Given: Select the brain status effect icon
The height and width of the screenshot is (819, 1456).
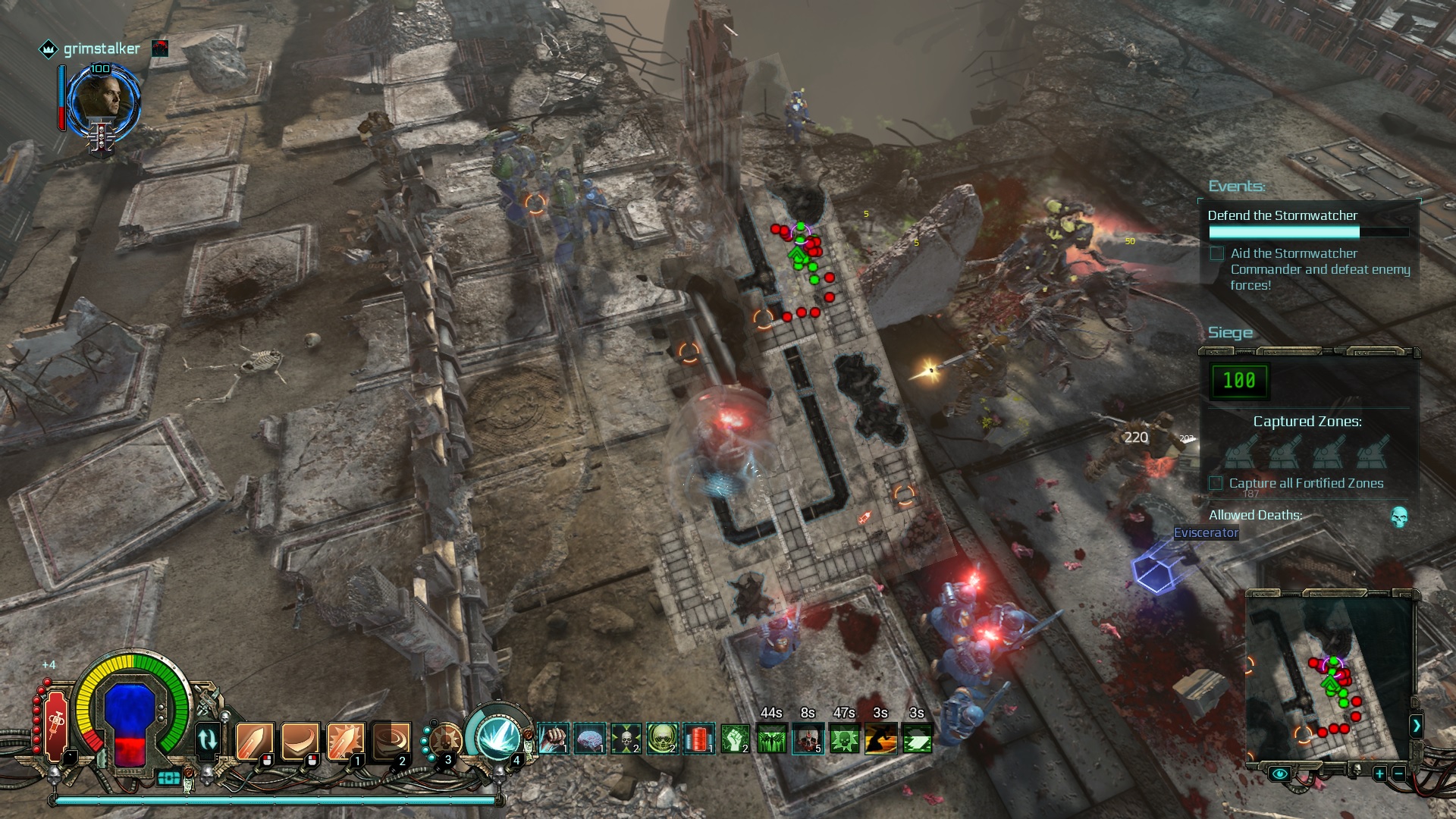Looking at the screenshot, I should (589, 738).
